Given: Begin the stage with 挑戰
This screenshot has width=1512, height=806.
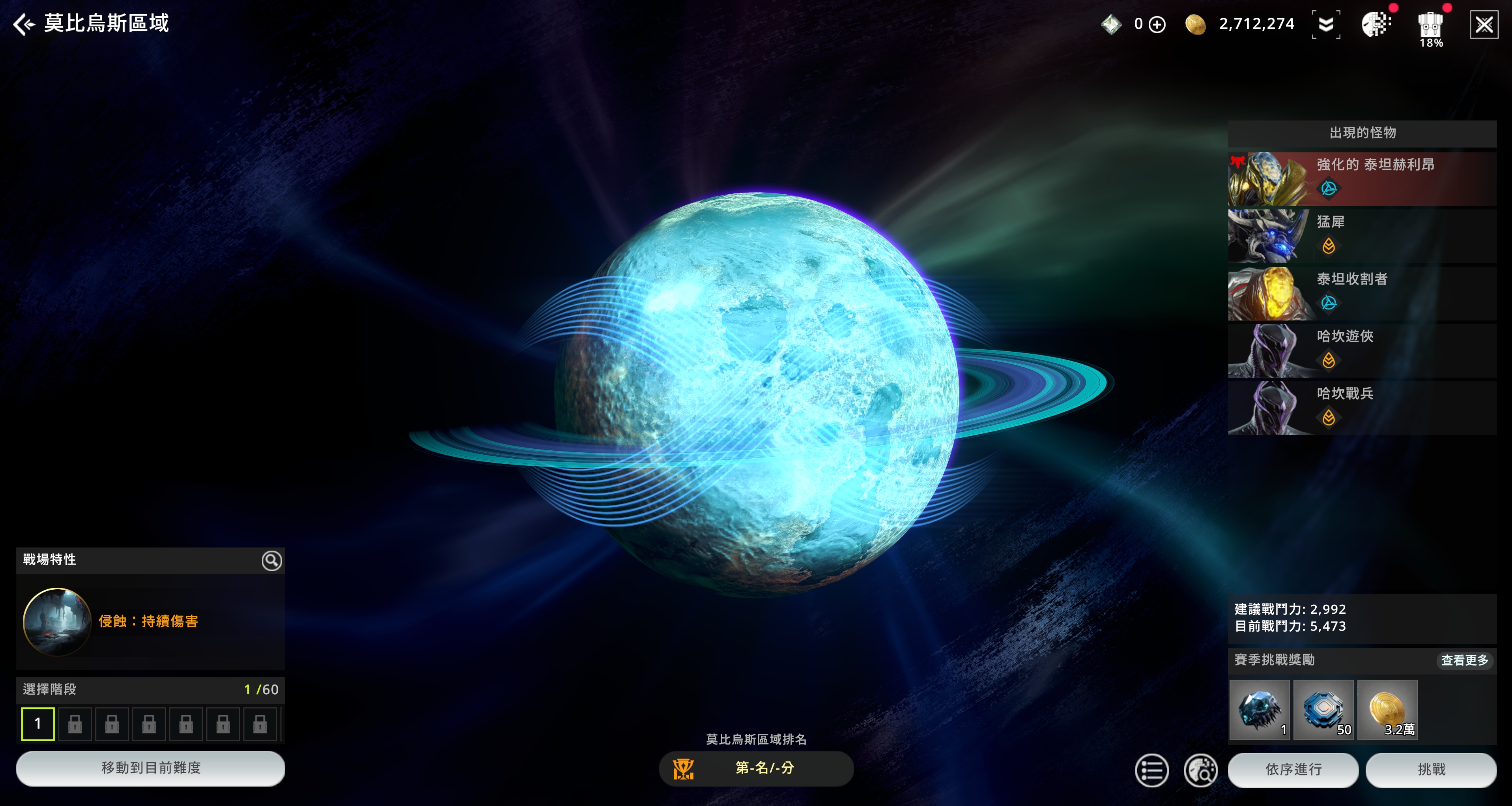Looking at the screenshot, I should [x=1430, y=770].
